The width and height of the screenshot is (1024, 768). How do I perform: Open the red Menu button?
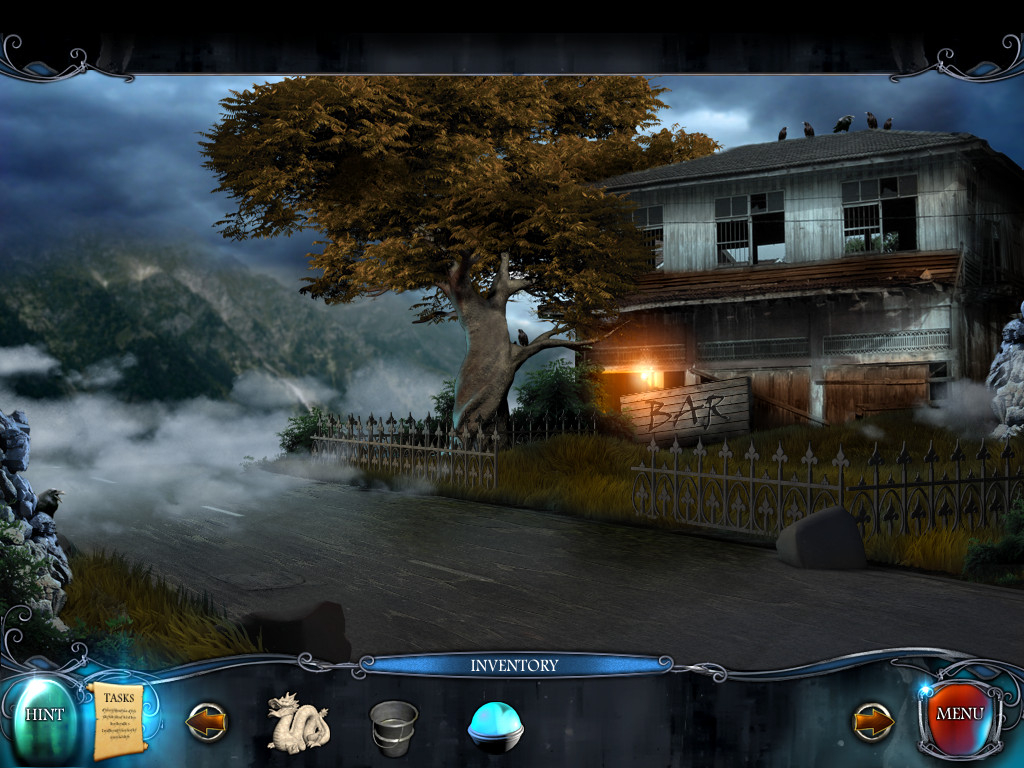tap(959, 715)
